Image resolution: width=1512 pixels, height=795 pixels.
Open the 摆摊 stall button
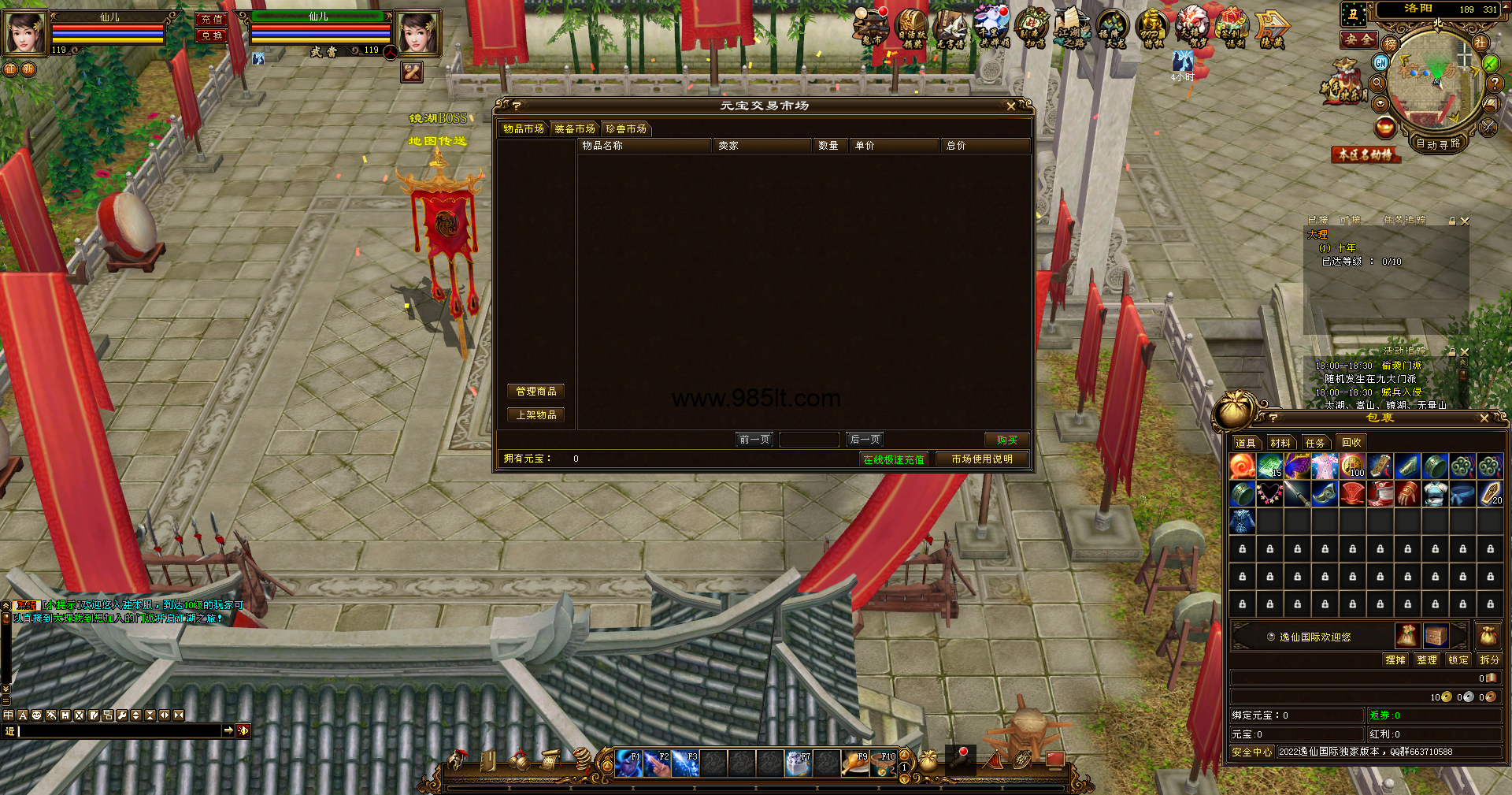(1395, 660)
